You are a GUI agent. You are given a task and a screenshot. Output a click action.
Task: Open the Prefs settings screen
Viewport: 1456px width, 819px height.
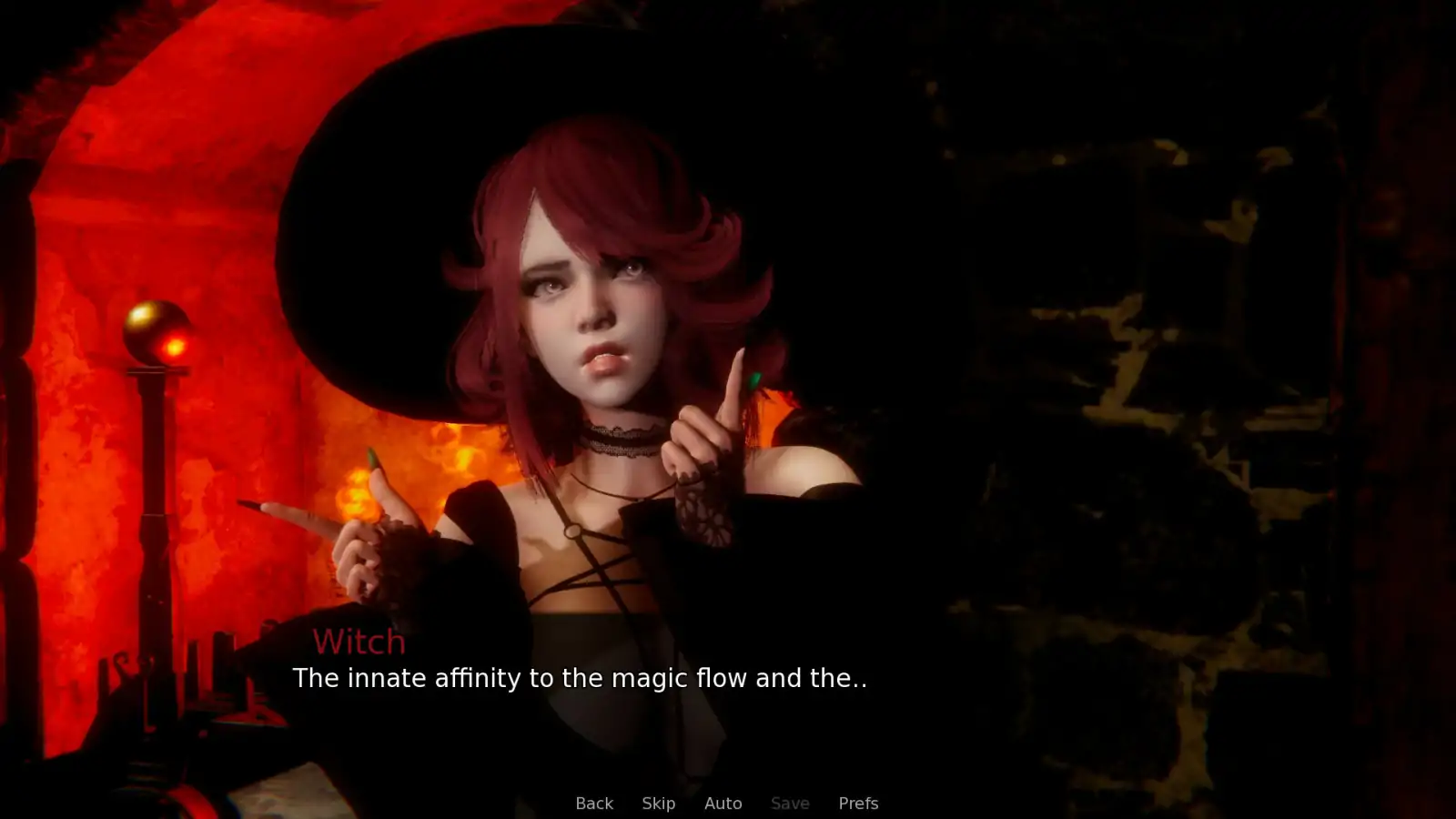[x=857, y=803]
